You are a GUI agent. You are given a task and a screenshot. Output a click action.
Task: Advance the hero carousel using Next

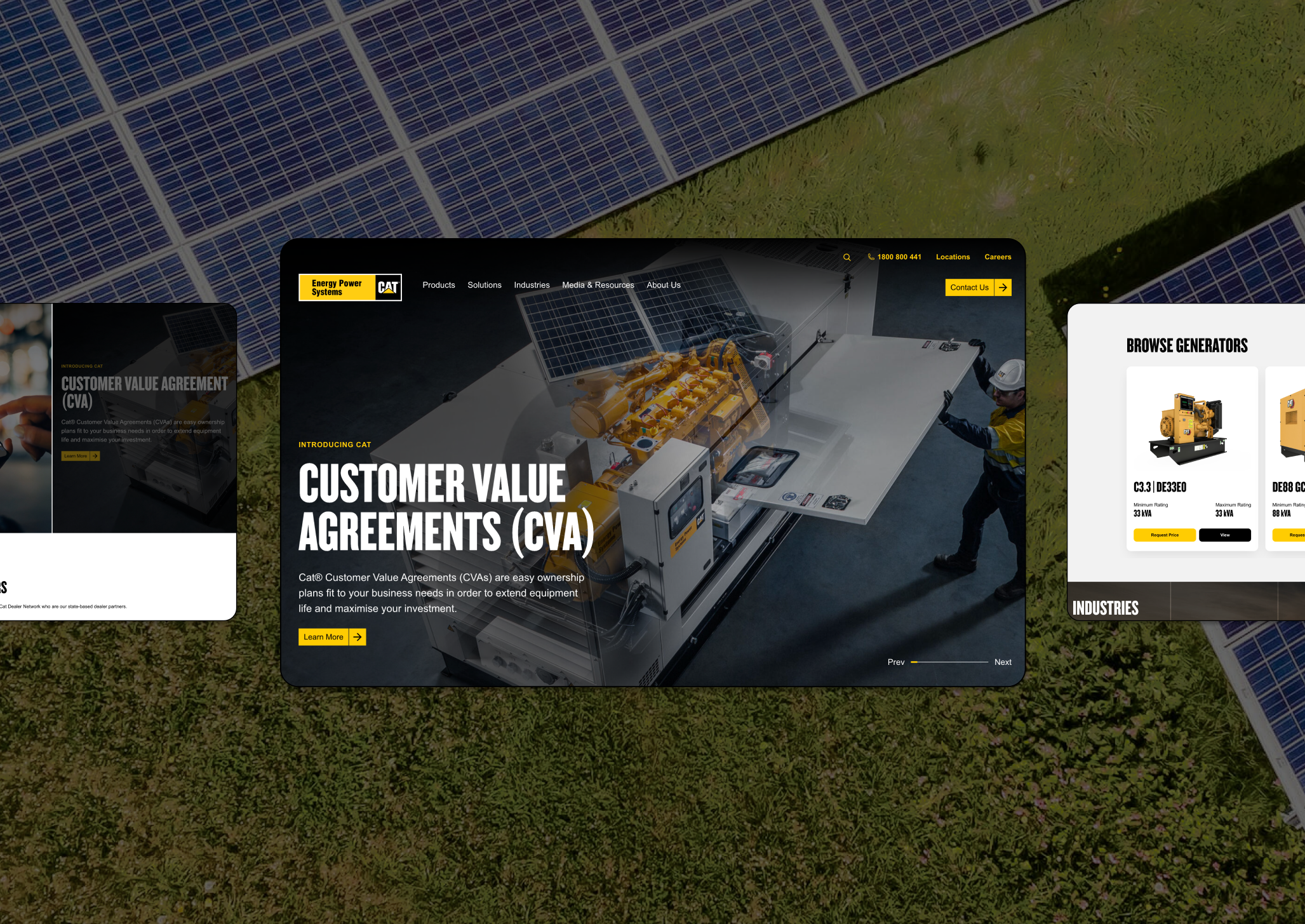[1003, 662]
